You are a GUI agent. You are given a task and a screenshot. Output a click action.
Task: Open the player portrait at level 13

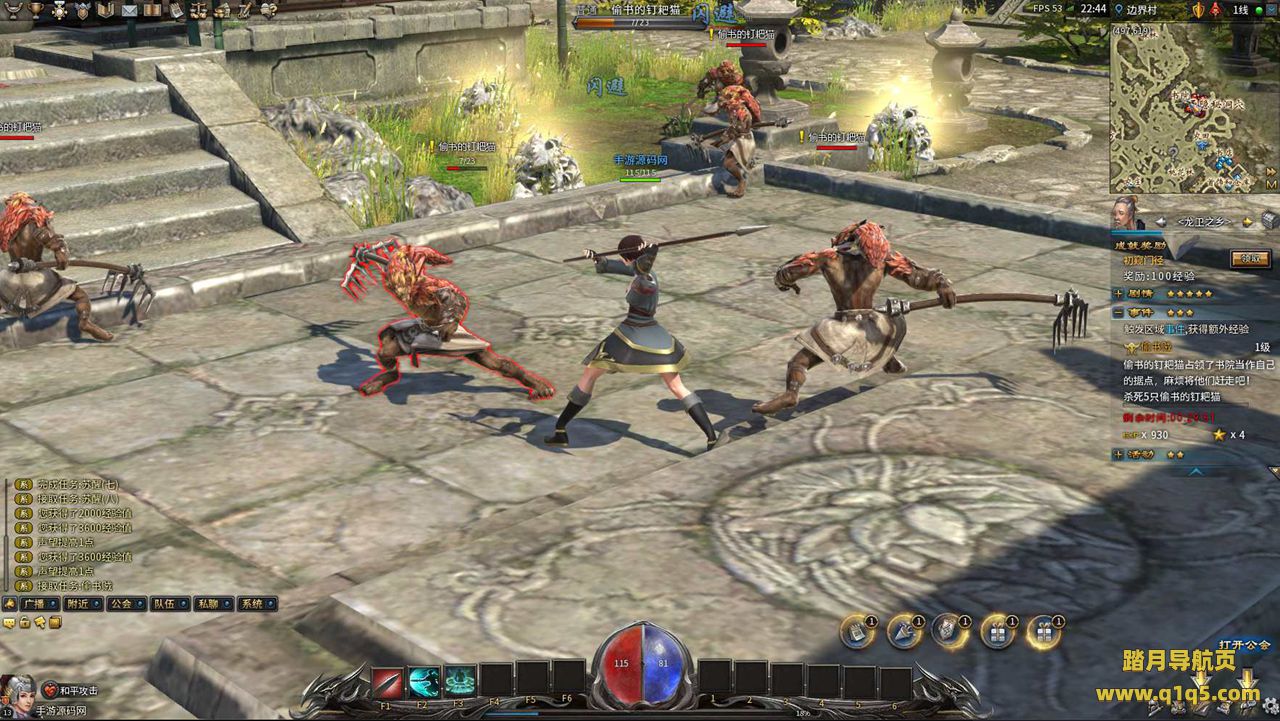pyautogui.click(x=17, y=692)
